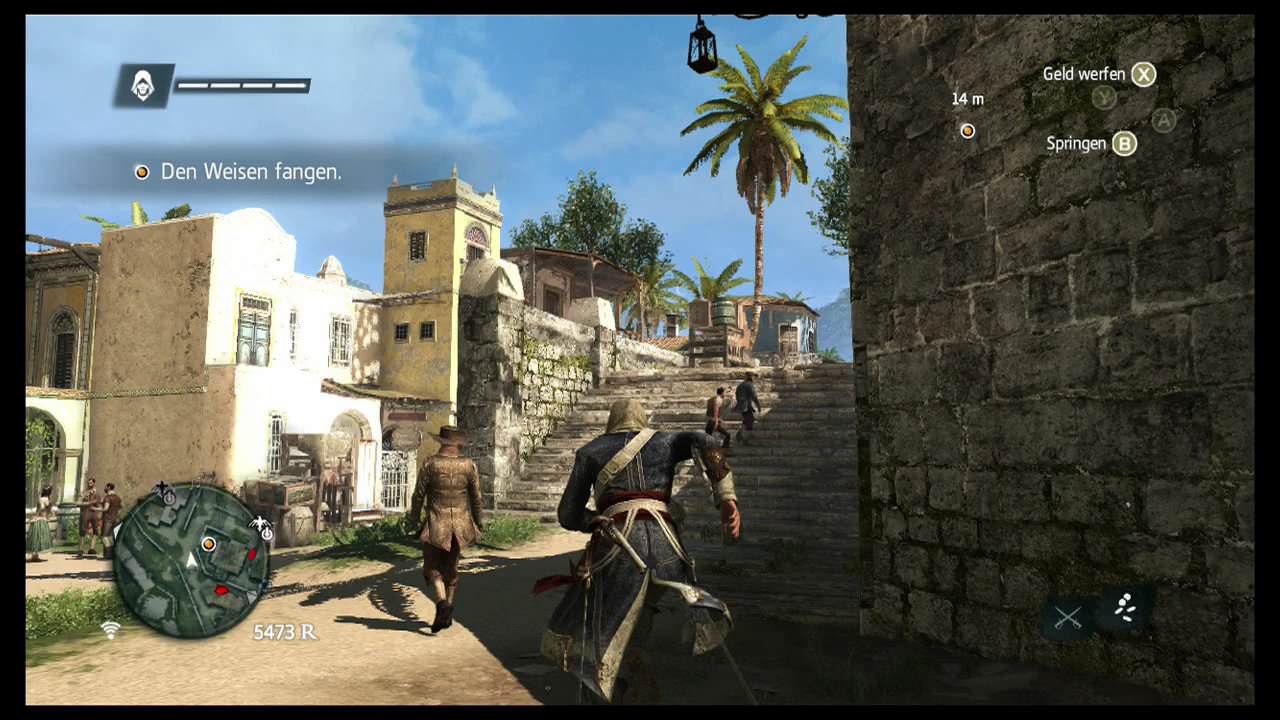The image size is (1280, 720).
Task: Click the wireless signal icon below the minimap
Action: [x=110, y=630]
